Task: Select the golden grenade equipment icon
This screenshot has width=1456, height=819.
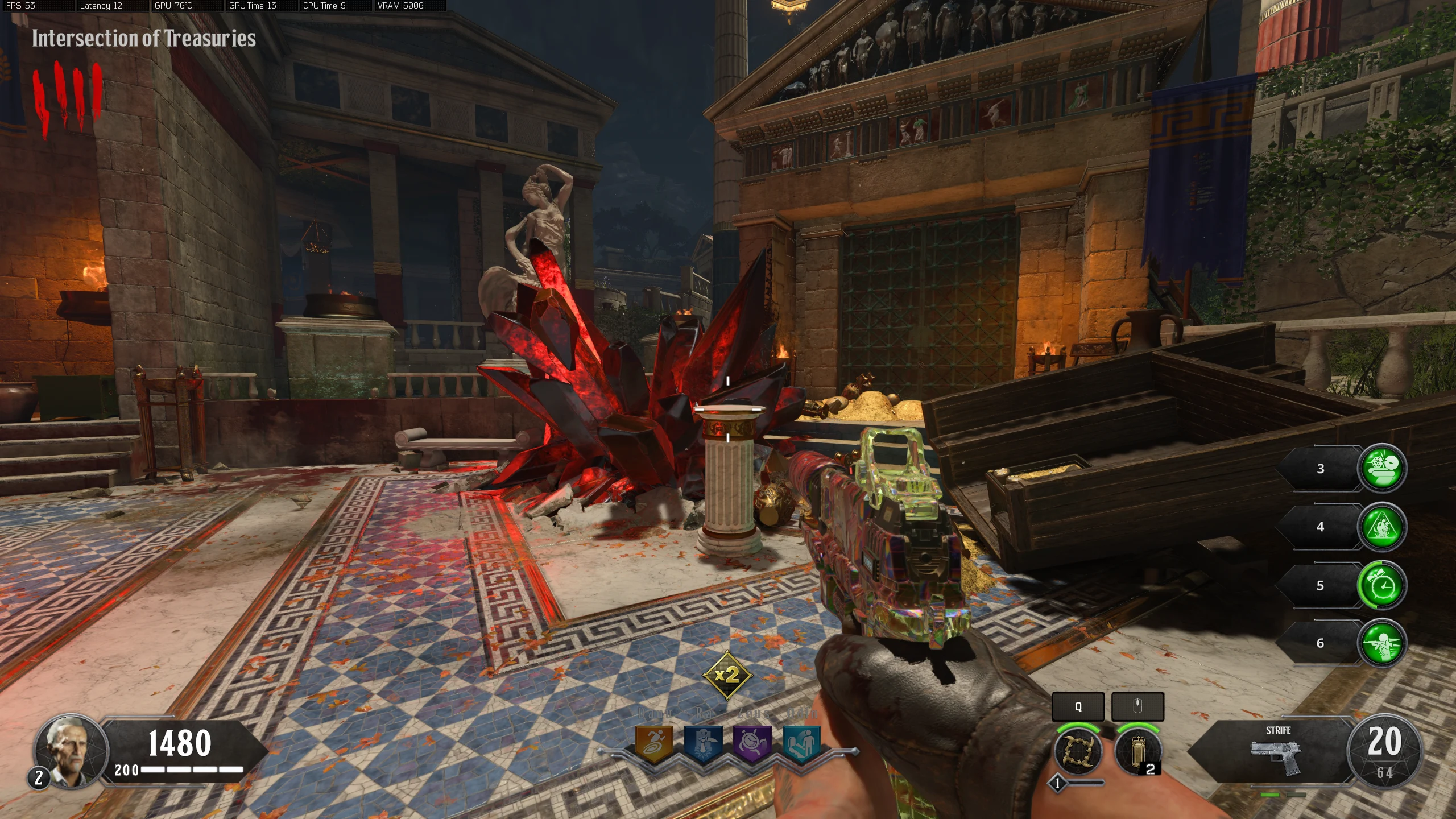Action: 1137,751
